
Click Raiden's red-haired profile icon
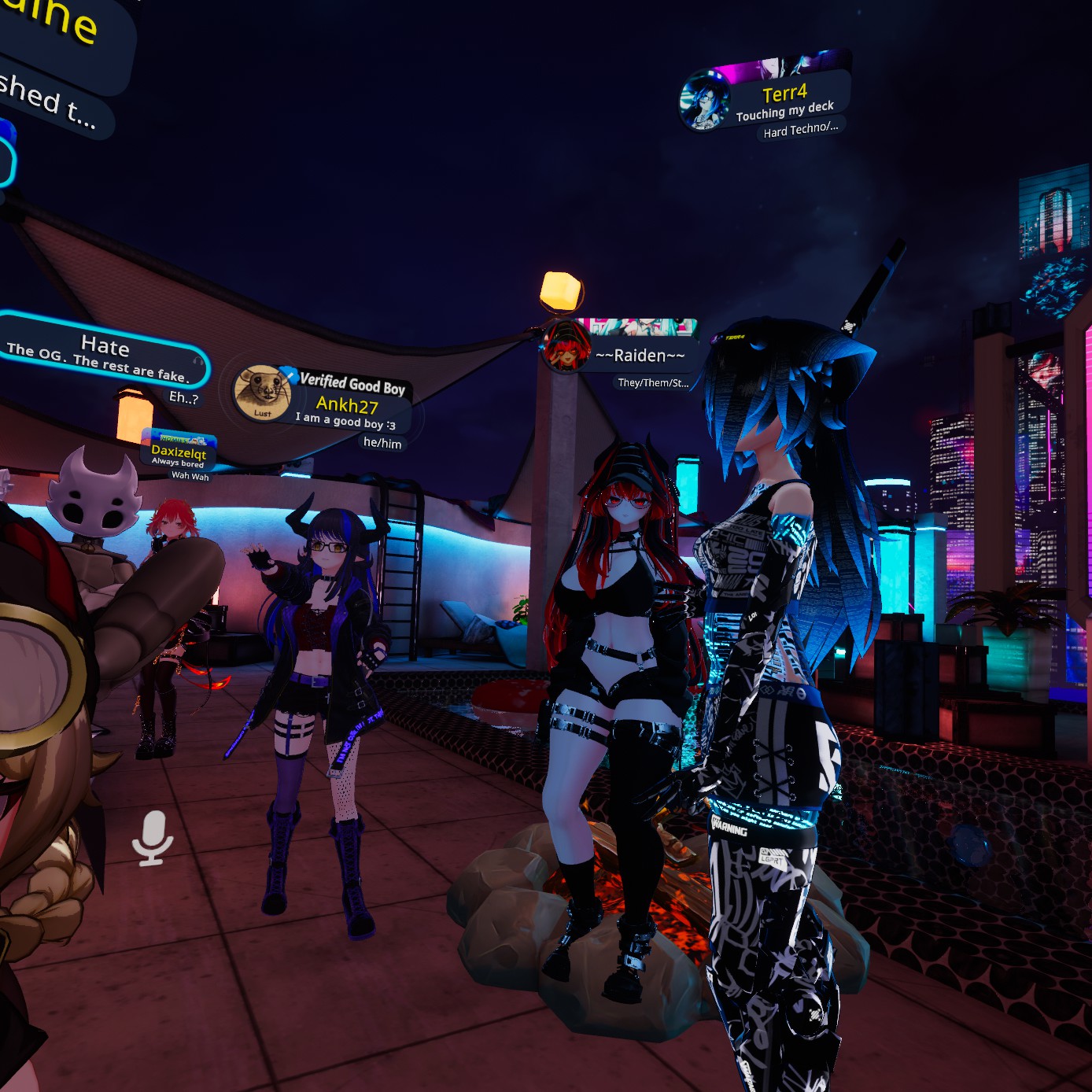point(566,347)
